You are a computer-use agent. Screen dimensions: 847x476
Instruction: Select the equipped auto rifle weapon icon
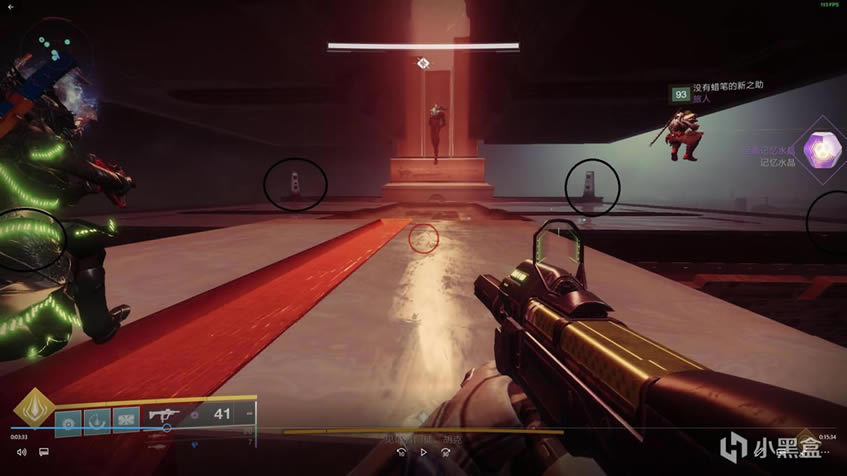pyautogui.click(x=165, y=413)
